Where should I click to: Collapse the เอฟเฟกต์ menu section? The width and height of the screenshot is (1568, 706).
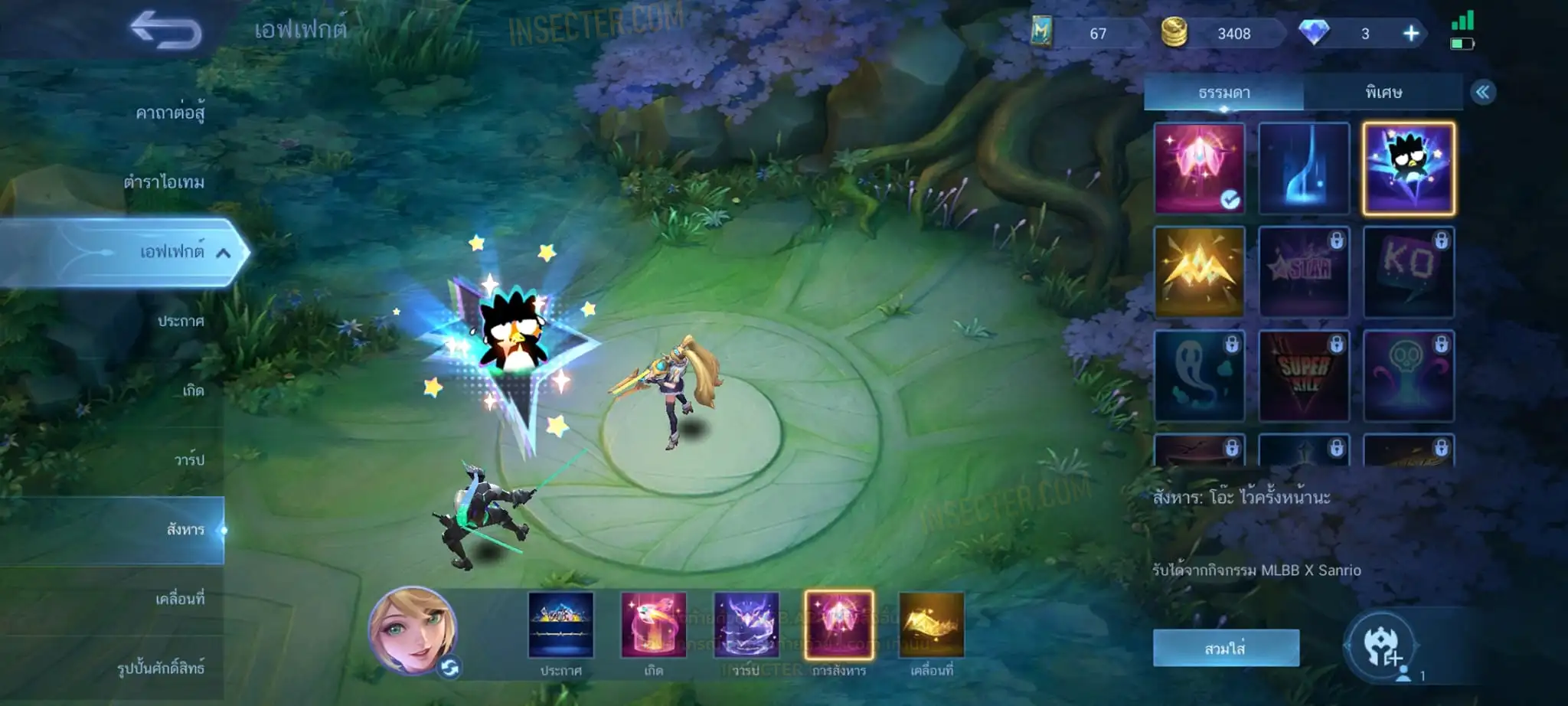223,253
